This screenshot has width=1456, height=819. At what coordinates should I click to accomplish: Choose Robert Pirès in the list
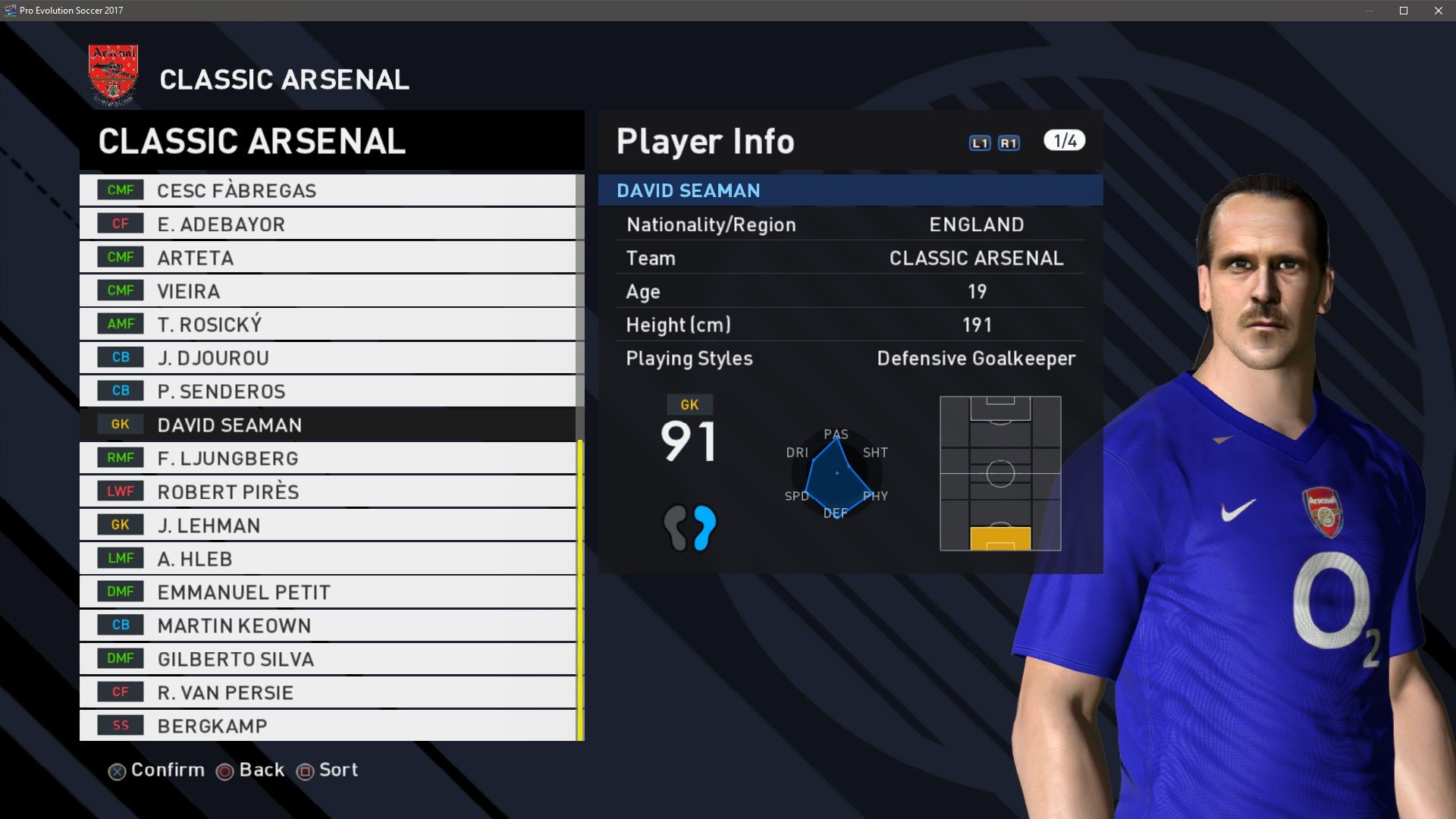328,491
